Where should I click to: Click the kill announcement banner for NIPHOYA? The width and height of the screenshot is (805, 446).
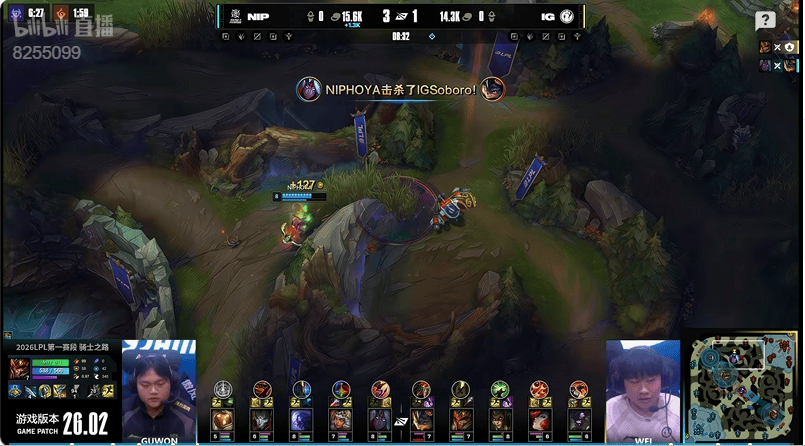point(400,89)
